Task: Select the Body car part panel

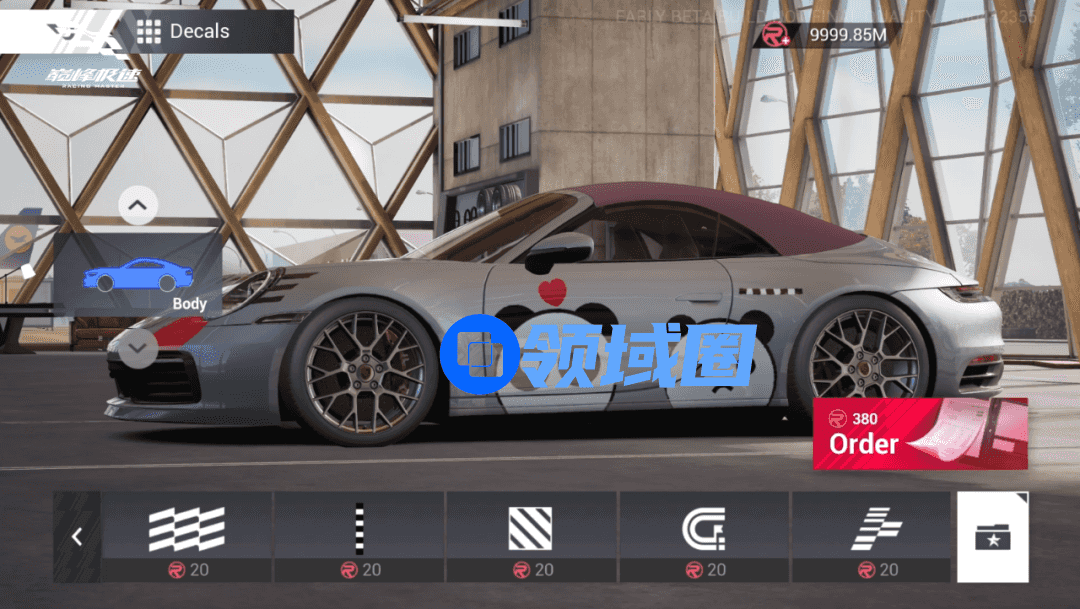Action: (x=138, y=277)
